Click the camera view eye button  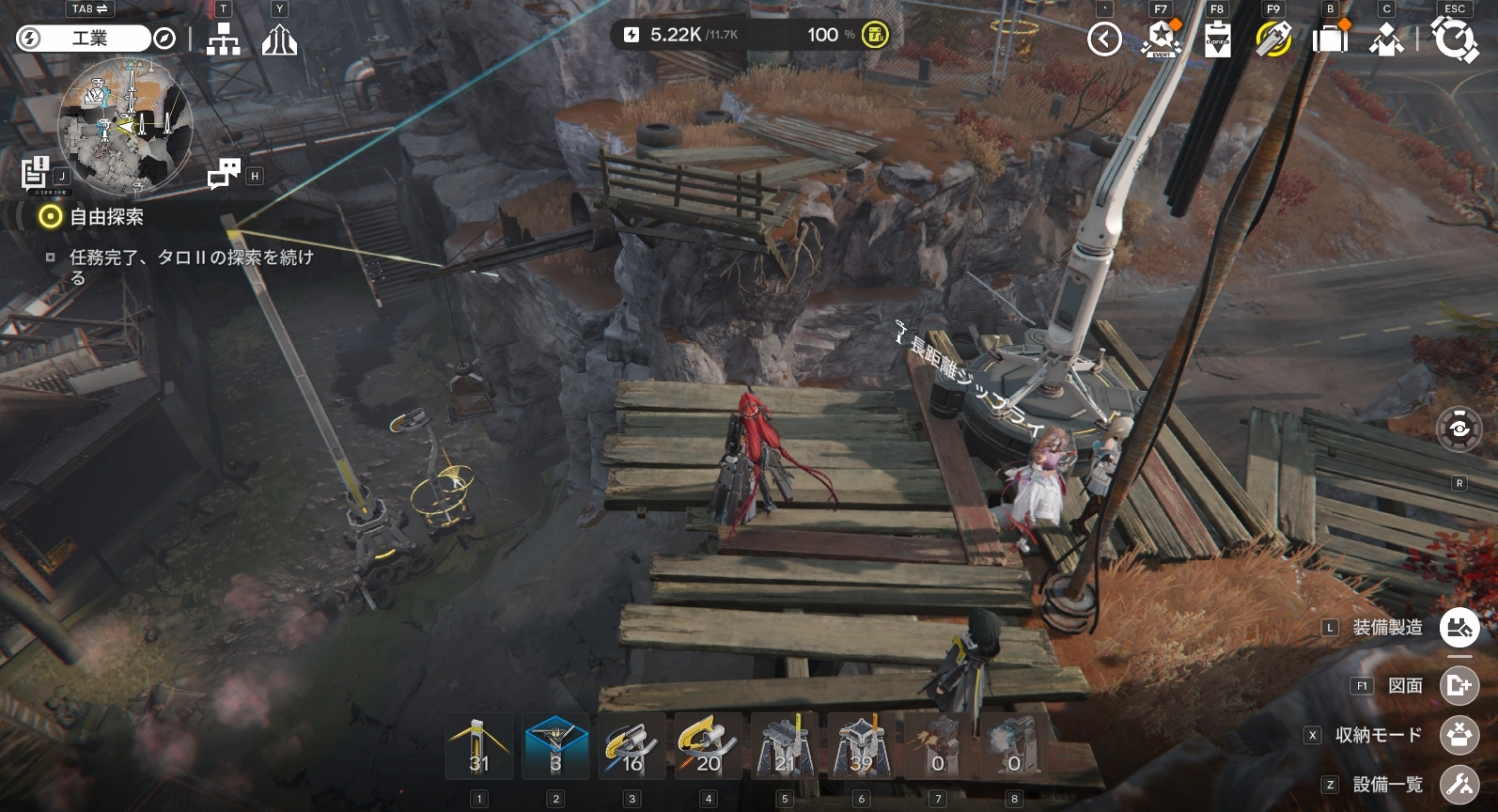[1459, 429]
